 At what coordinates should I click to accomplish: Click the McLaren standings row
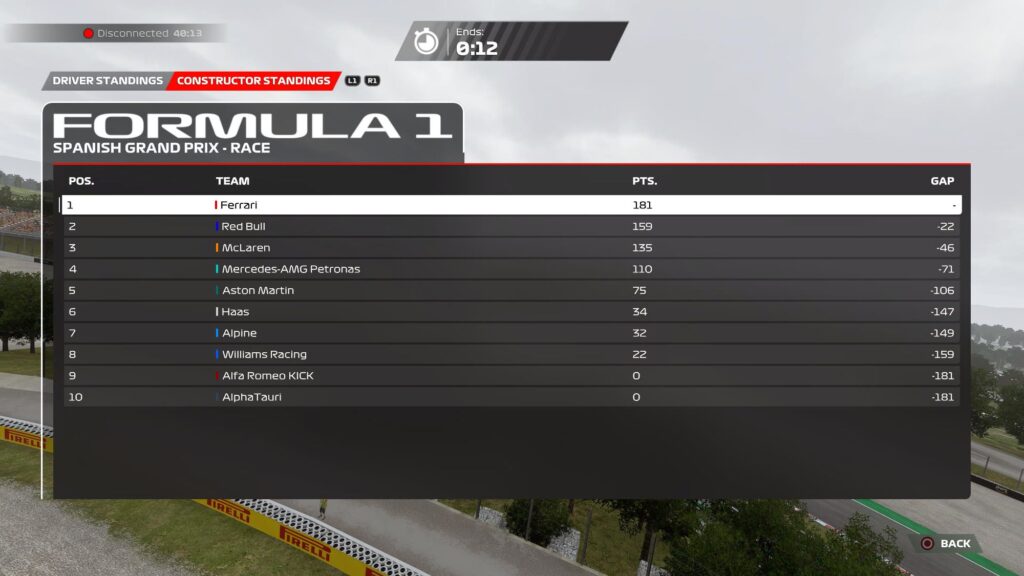510,248
